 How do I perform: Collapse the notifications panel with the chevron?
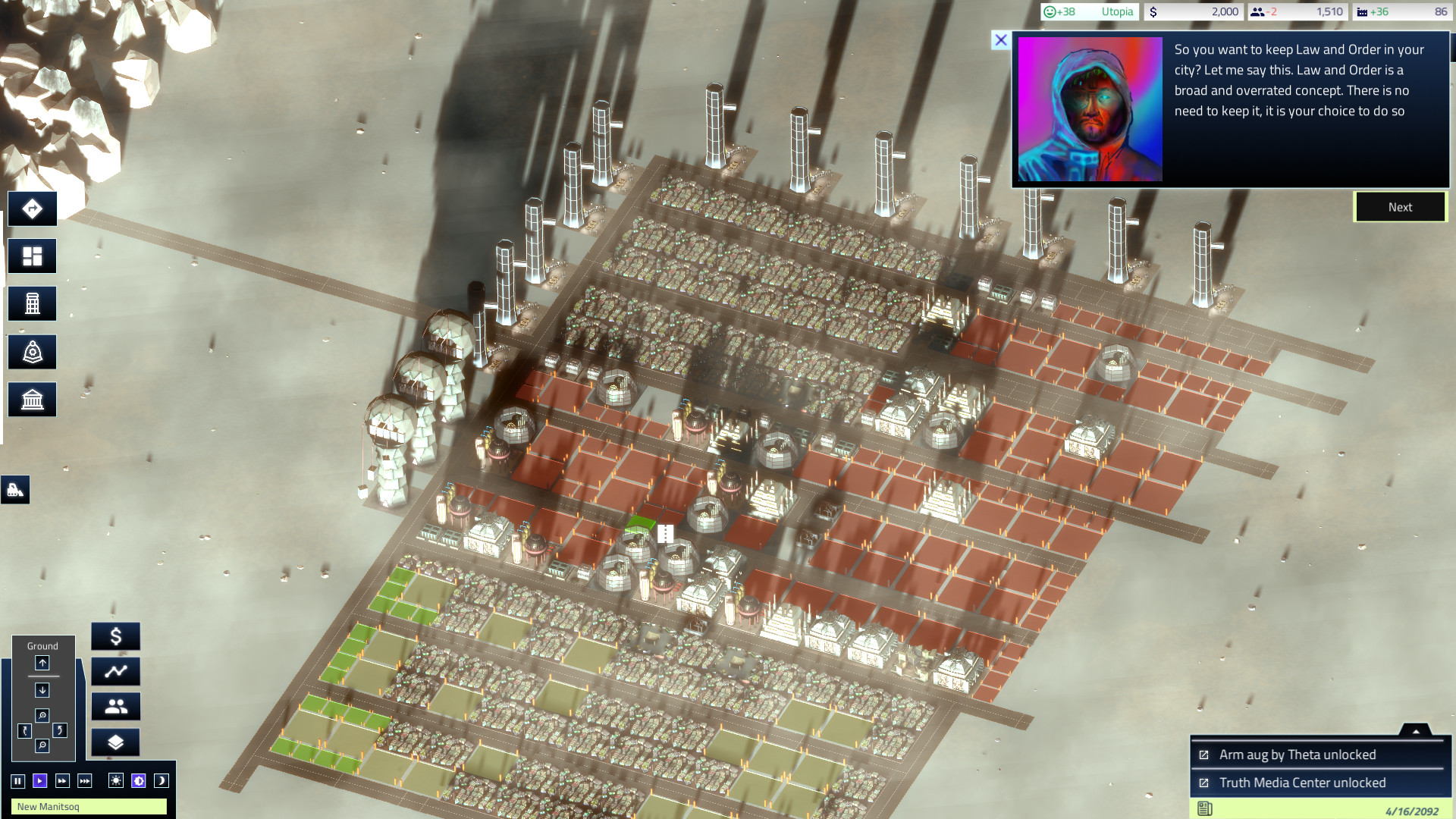1417,731
